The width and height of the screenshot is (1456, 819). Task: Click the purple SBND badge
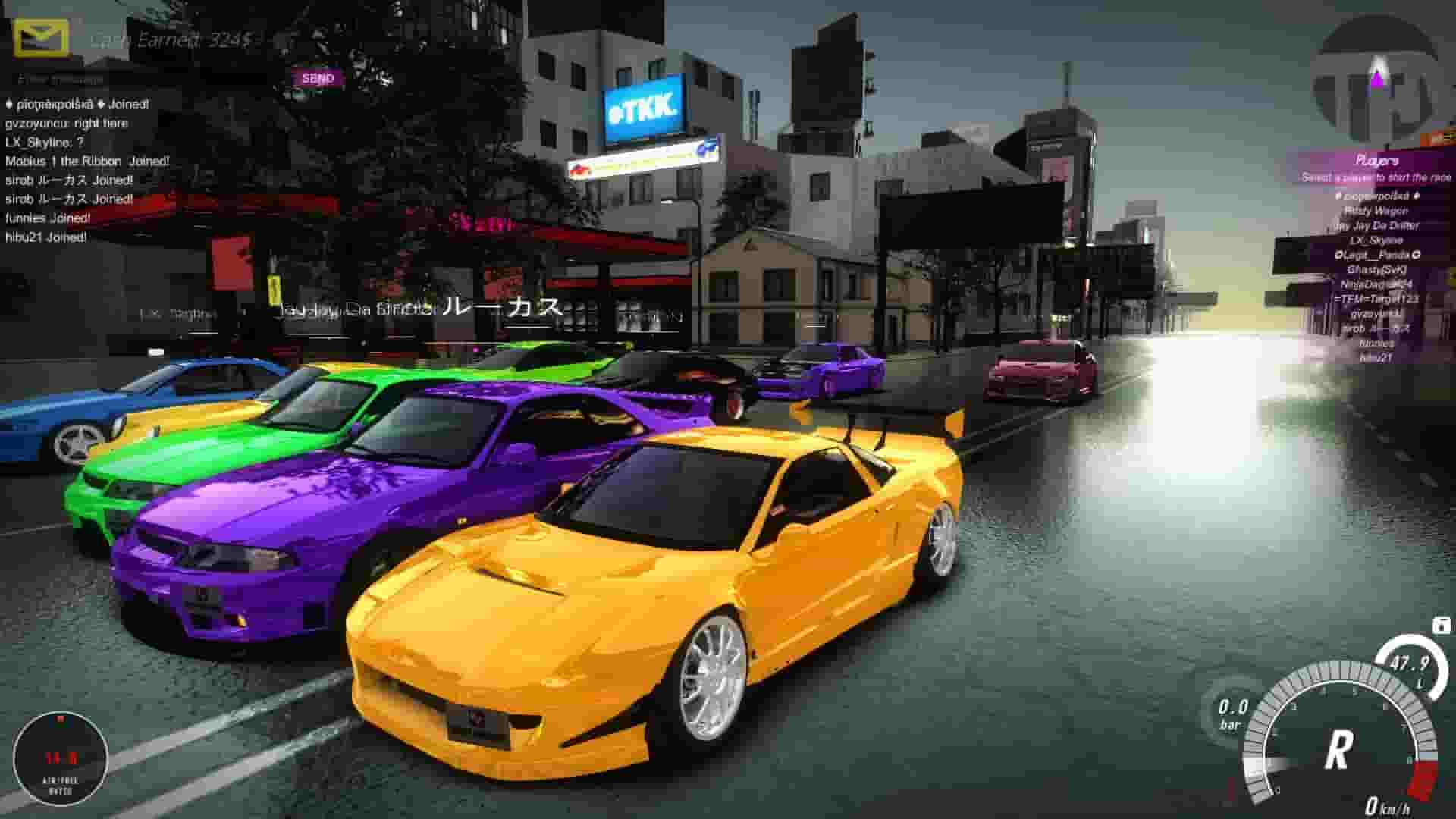[319, 77]
